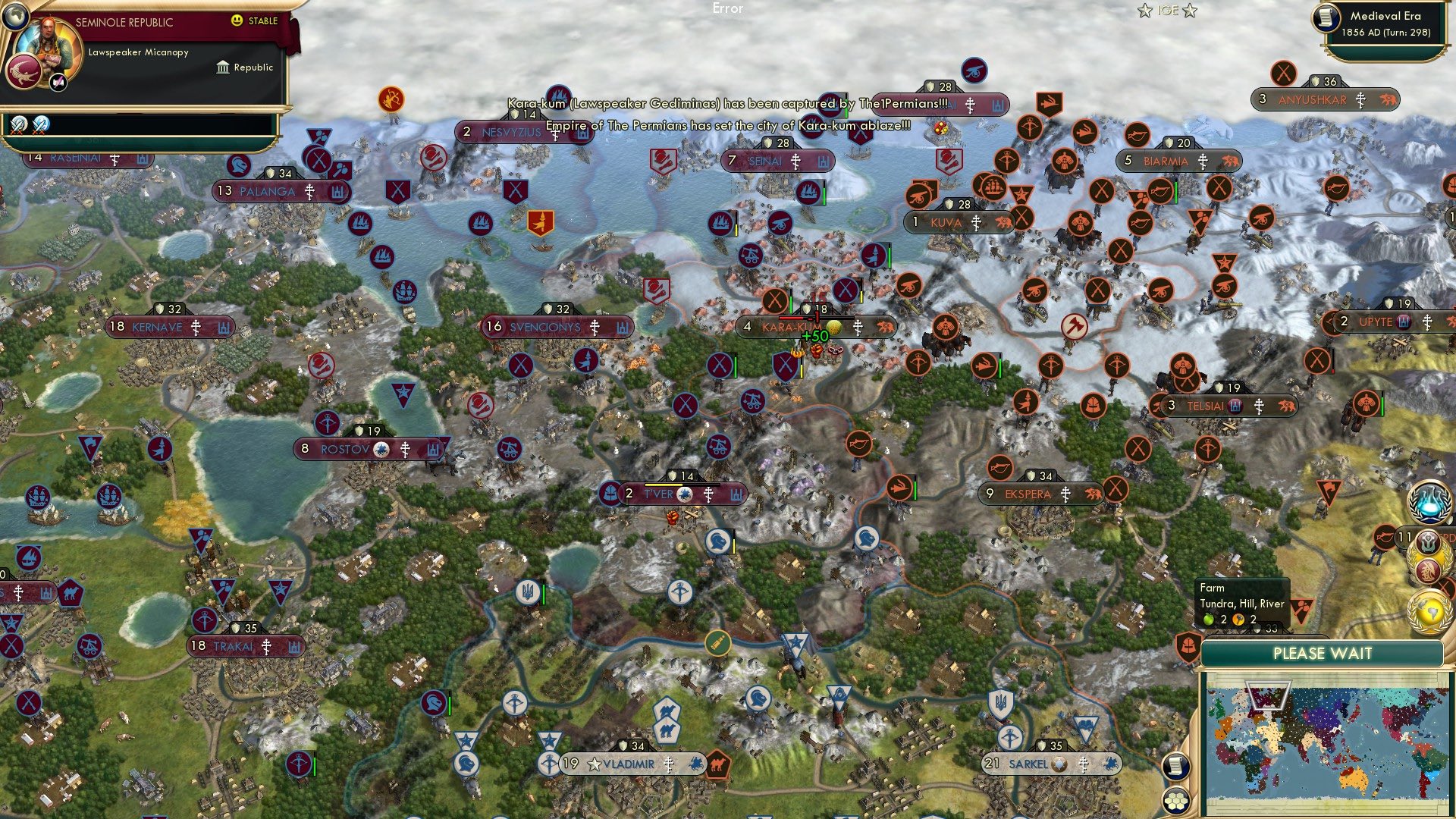This screenshot has width=1456, height=819.
Task: Click the teal victory progress medallion
Action: 1428,541
